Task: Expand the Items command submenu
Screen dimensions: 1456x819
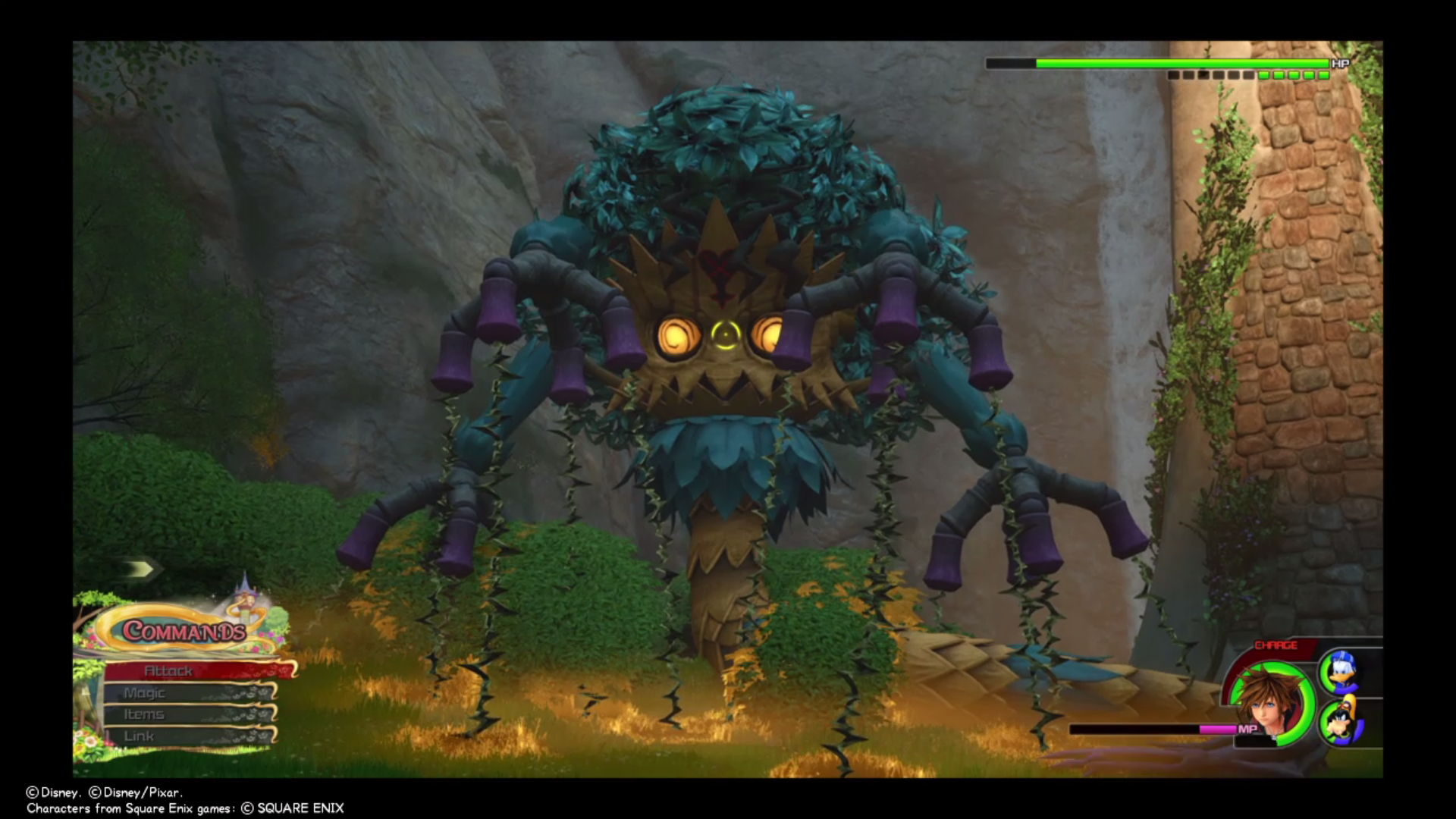Action: 144,714
